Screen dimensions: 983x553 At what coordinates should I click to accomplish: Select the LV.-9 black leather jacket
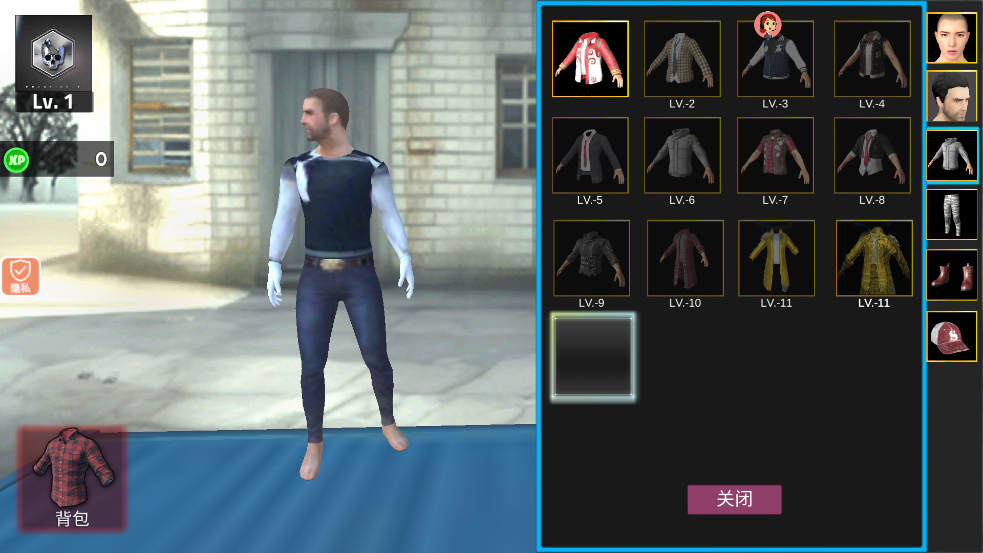coord(591,258)
